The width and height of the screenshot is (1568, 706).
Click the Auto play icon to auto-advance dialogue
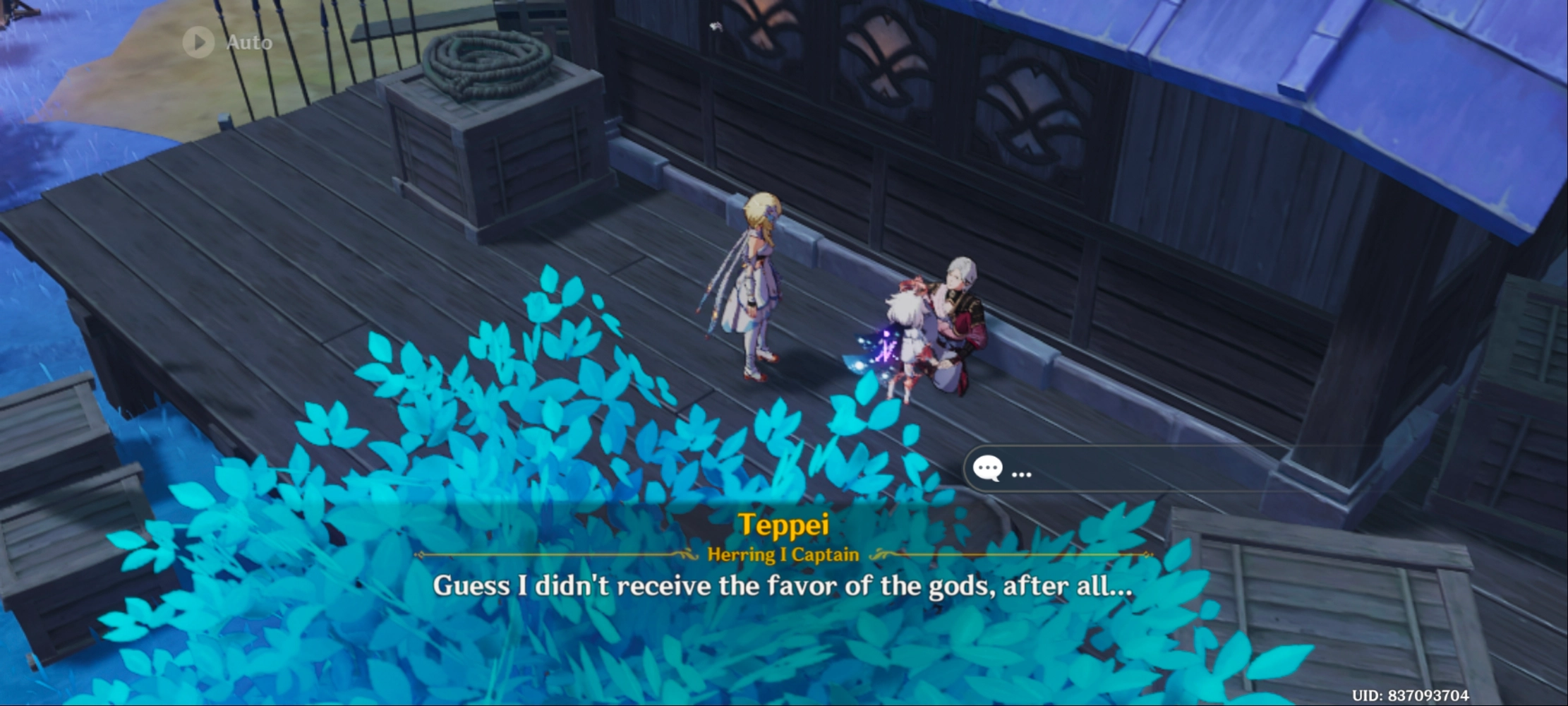(x=198, y=42)
